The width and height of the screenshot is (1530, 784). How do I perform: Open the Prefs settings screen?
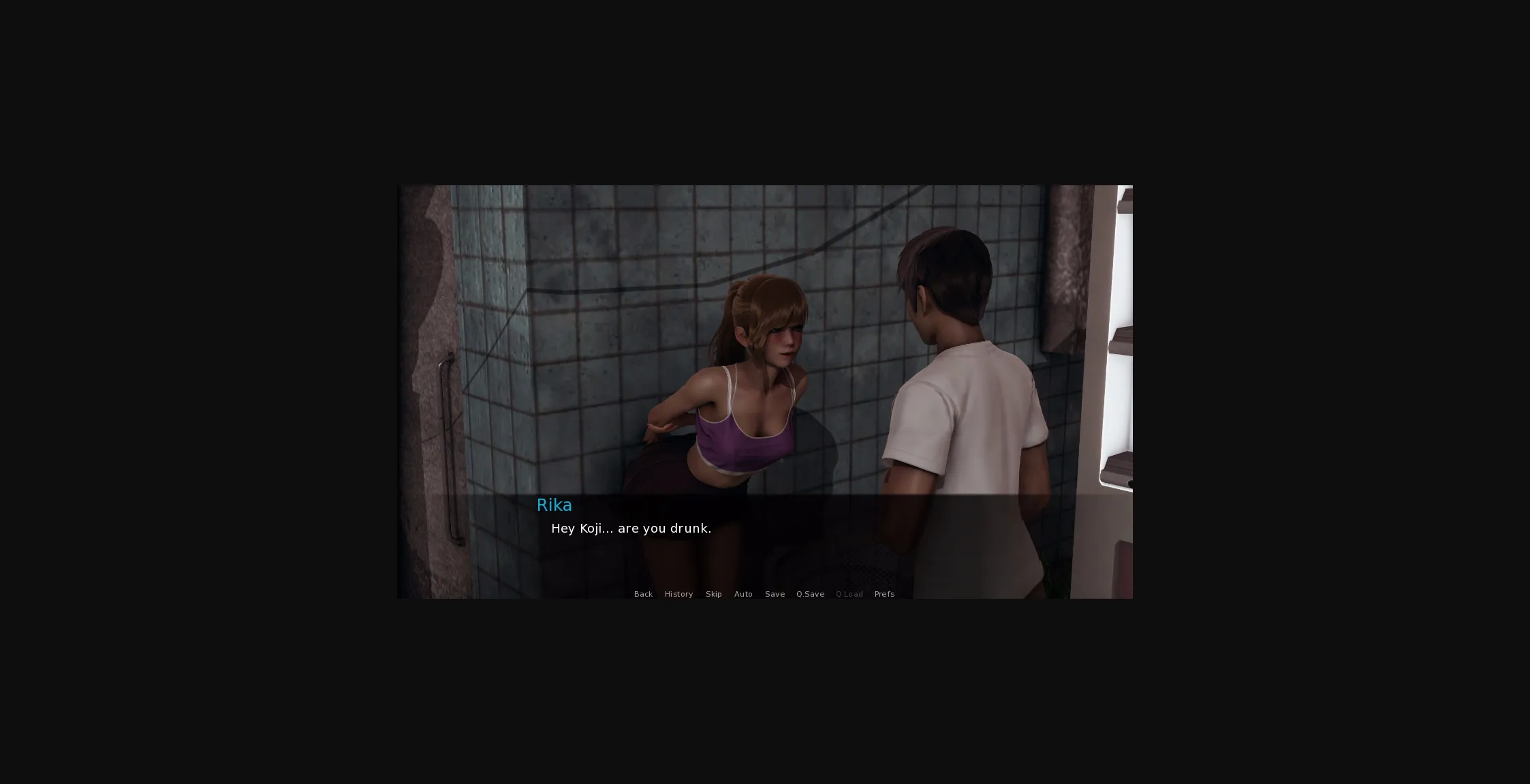pyautogui.click(x=884, y=594)
